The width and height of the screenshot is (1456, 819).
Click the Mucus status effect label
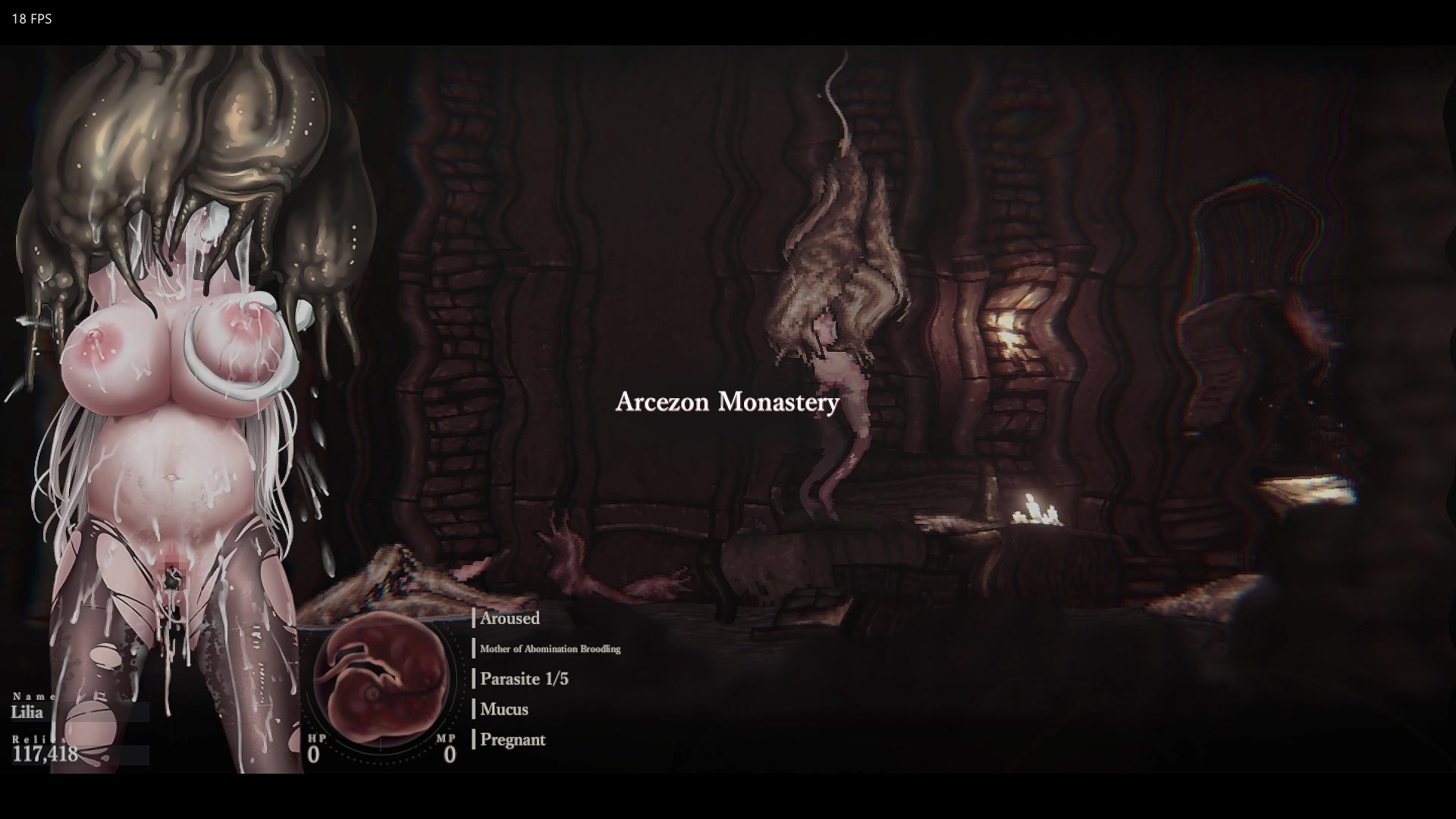pos(504,709)
